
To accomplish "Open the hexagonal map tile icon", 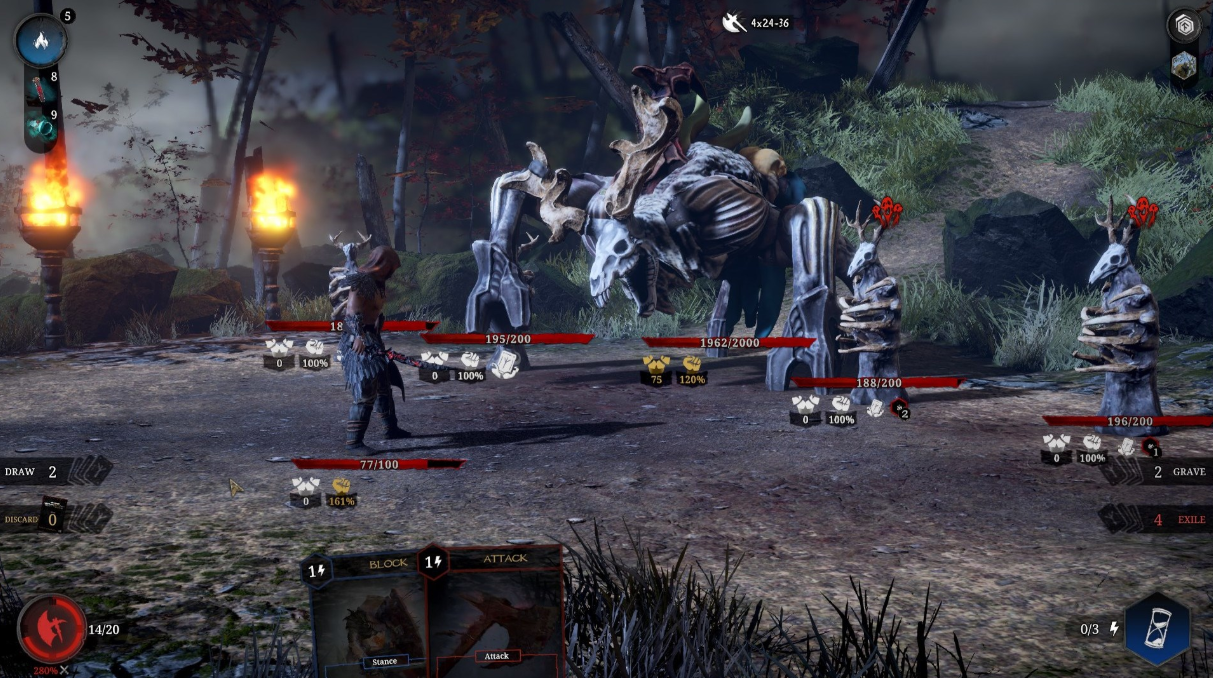I will (x=1184, y=66).
